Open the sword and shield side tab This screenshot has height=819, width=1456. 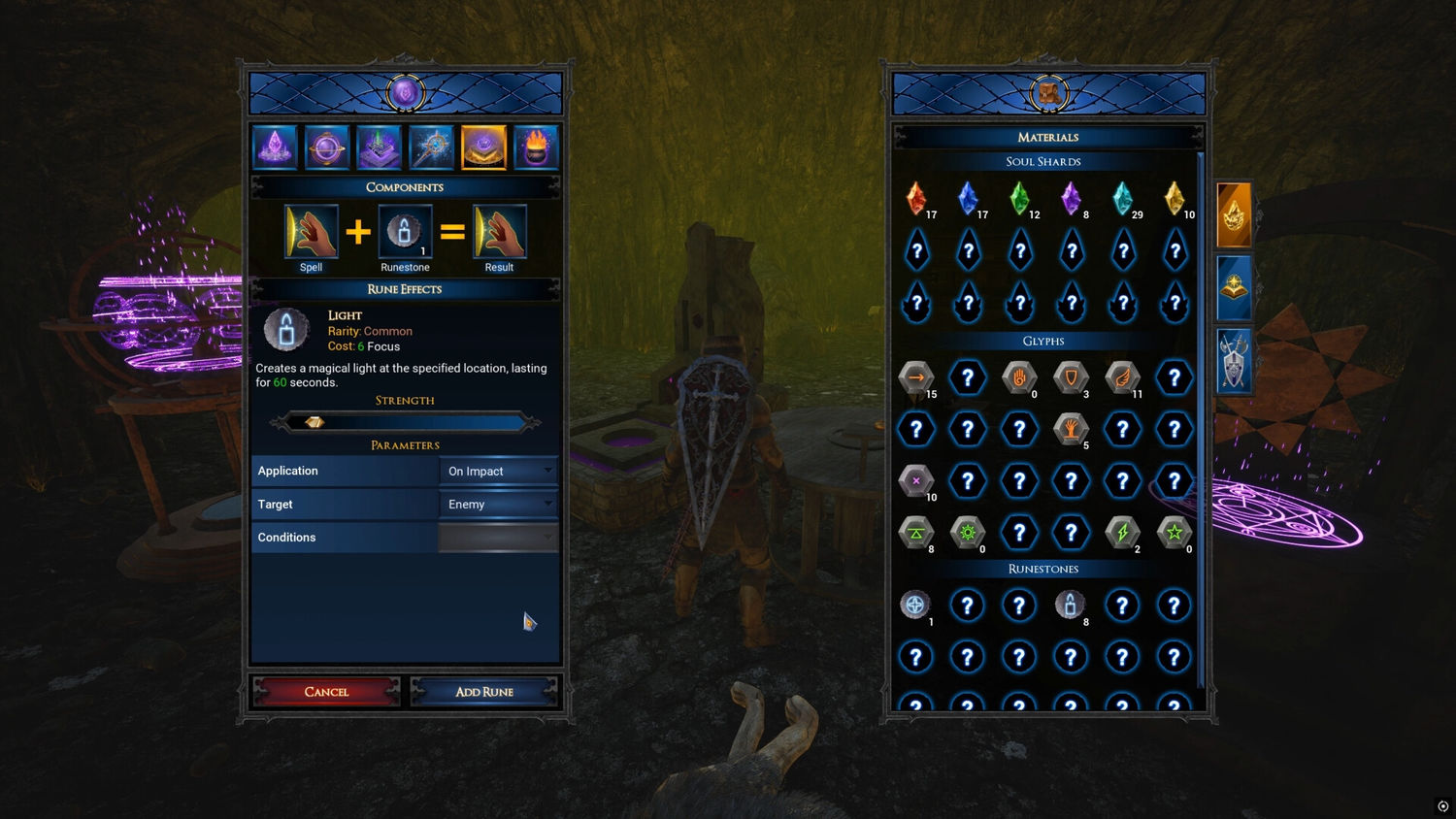pyautogui.click(x=1234, y=360)
